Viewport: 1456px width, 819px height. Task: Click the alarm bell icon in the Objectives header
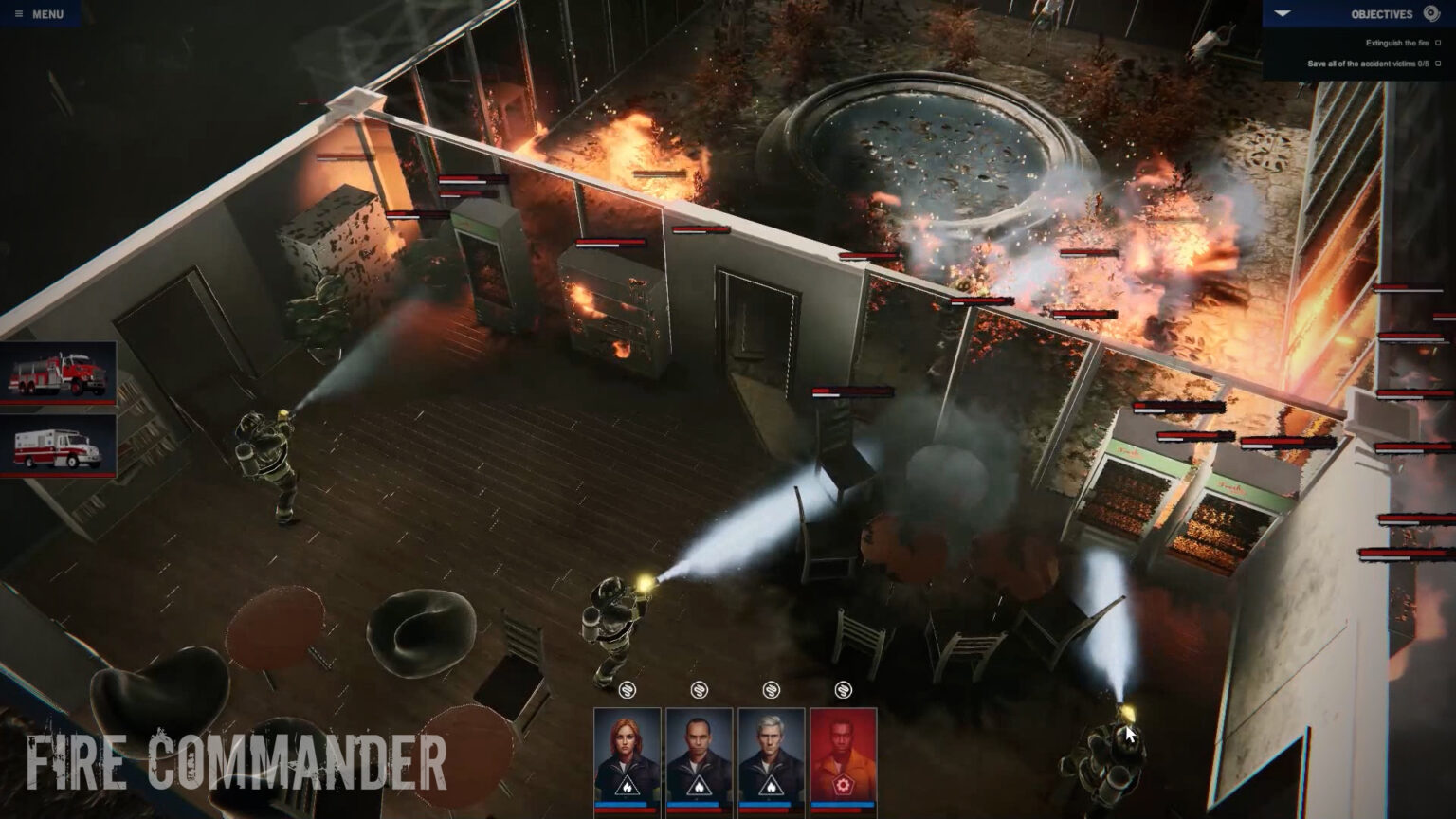[x=1429, y=13]
